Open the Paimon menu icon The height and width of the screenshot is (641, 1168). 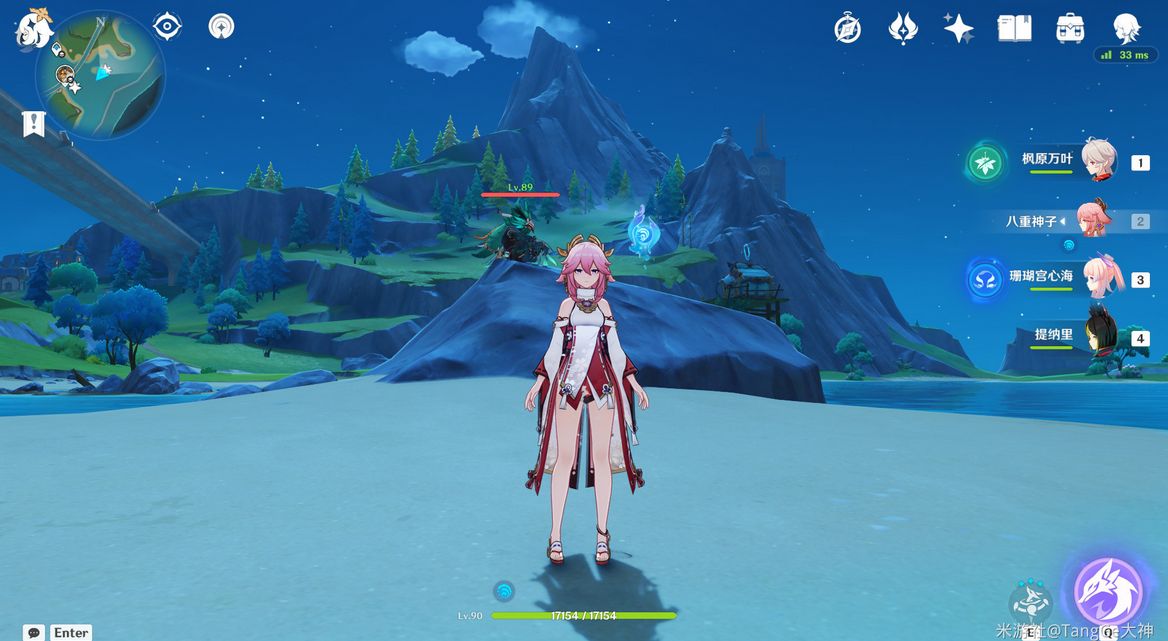coord(33,28)
